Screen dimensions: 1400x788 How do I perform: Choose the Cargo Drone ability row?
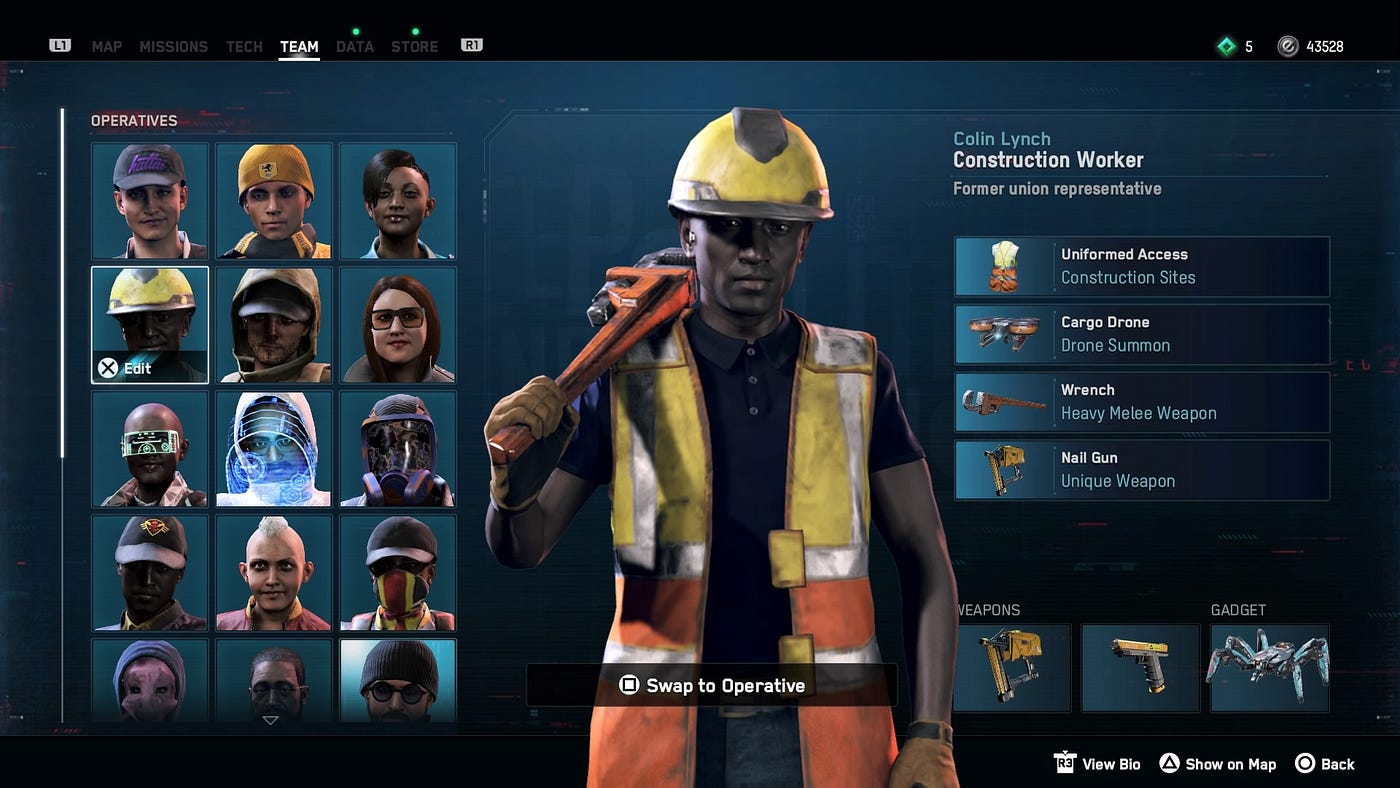pos(1142,335)
